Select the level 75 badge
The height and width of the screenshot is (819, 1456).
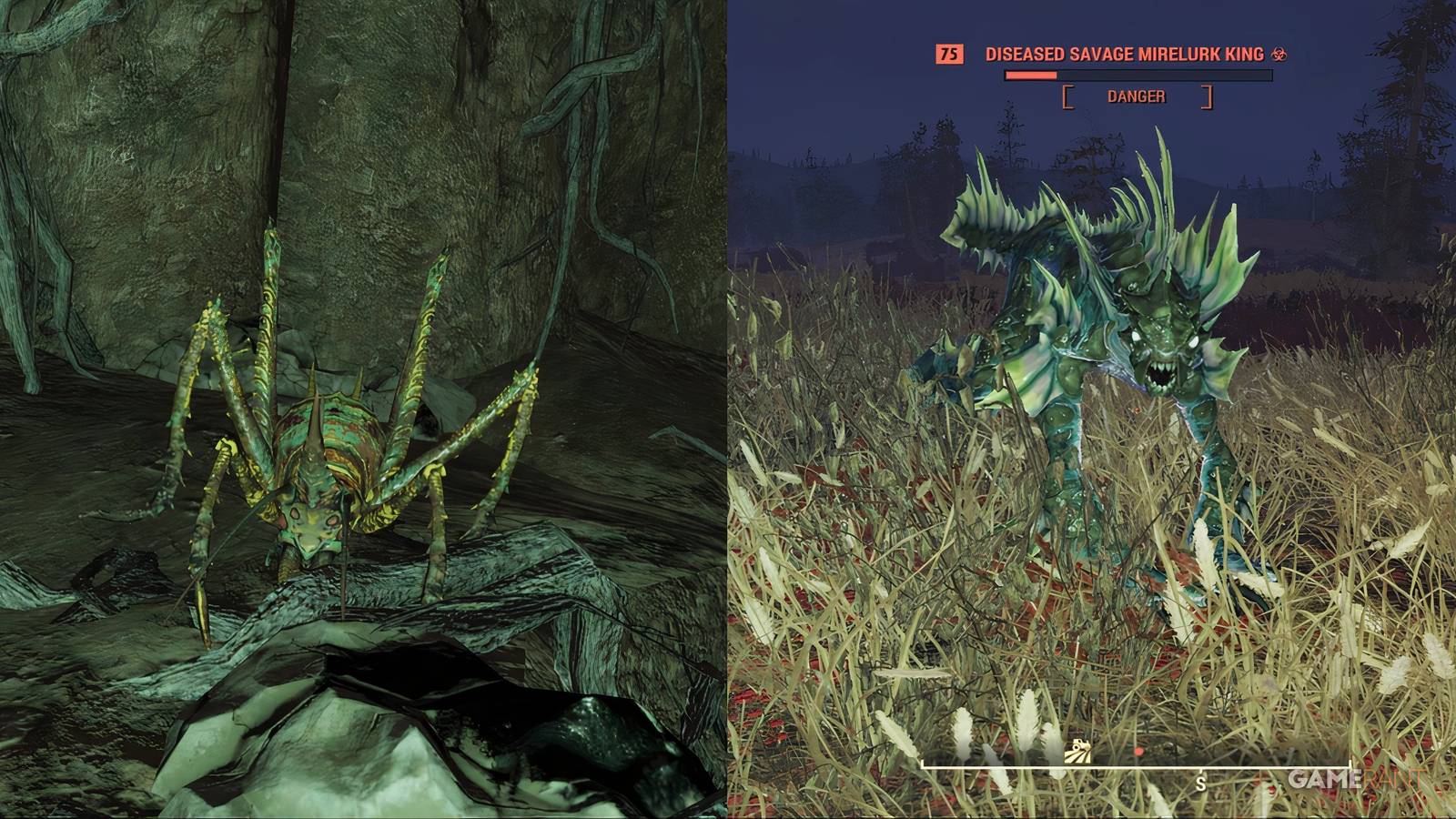click(948, 56)
